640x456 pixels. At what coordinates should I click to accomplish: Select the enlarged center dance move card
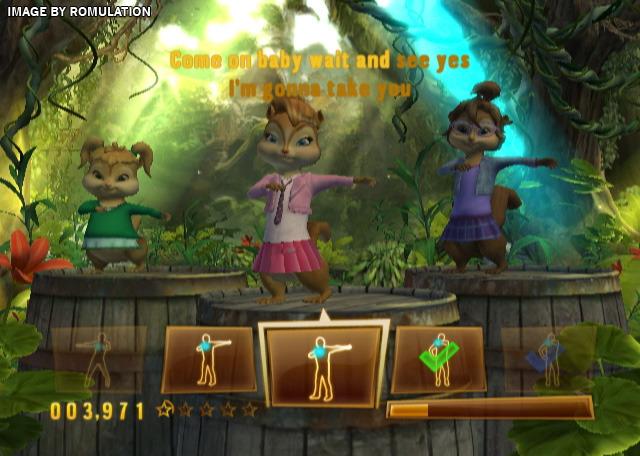(323, 364)
